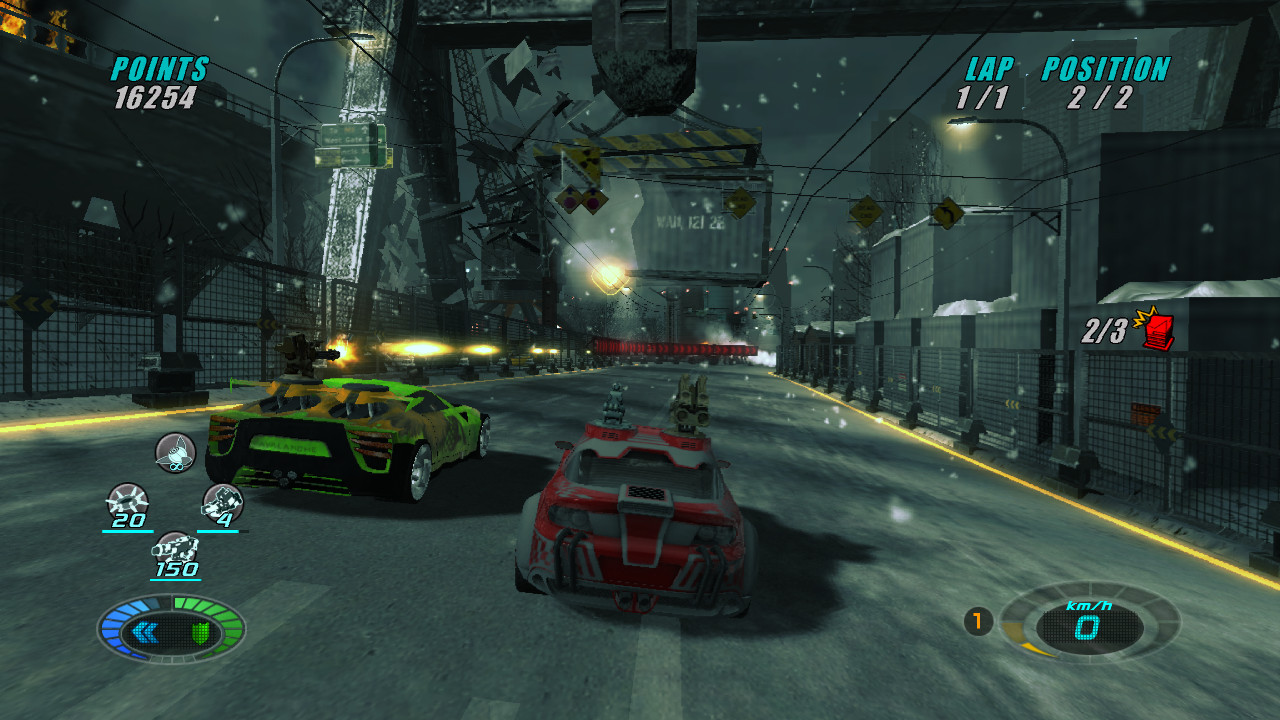This screenshot has width=1280, height=720.
Task: Select the infinite-ammo weapon icon
Action: 175,452
